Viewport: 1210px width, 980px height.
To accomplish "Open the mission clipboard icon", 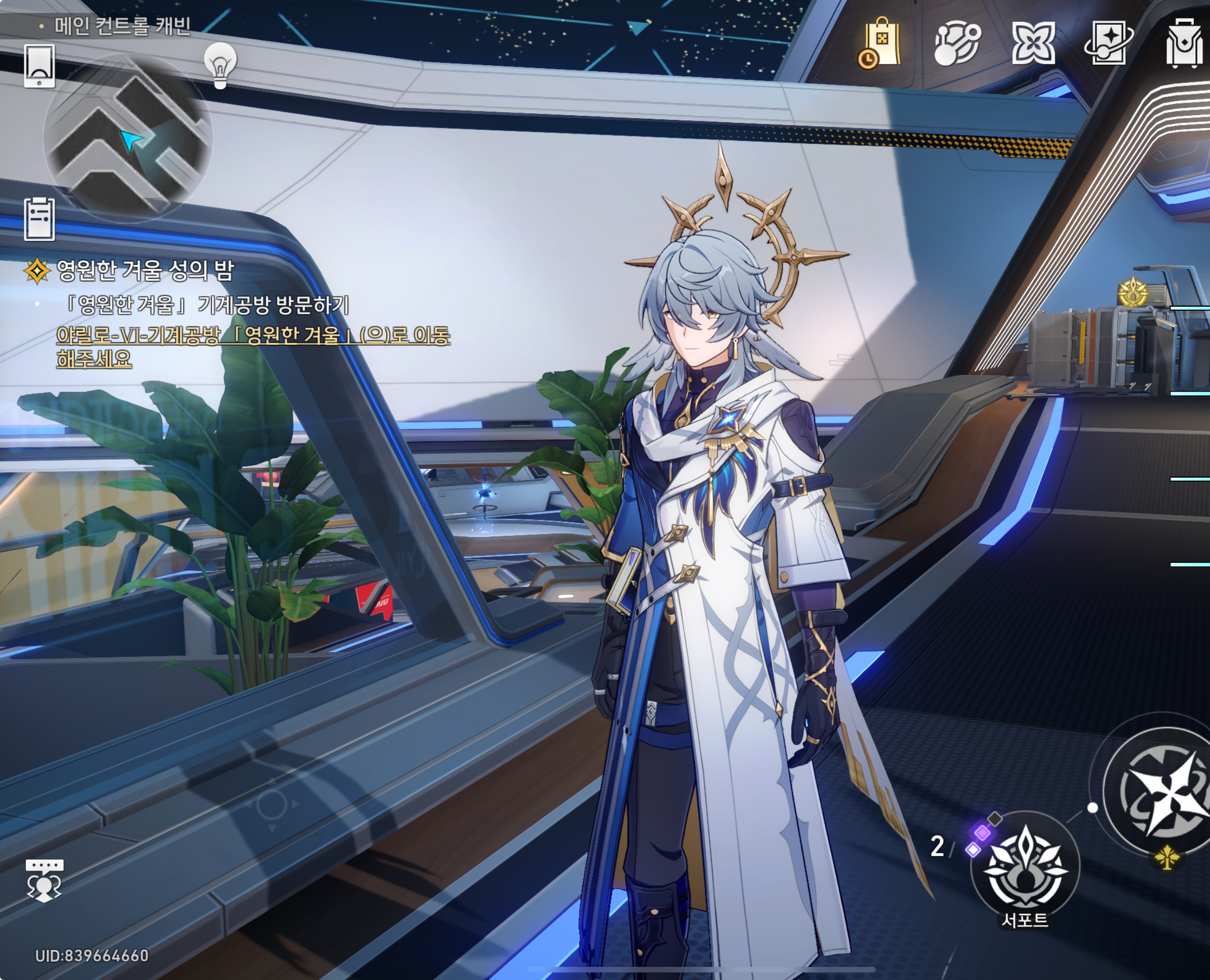I will tap(39, 219).
